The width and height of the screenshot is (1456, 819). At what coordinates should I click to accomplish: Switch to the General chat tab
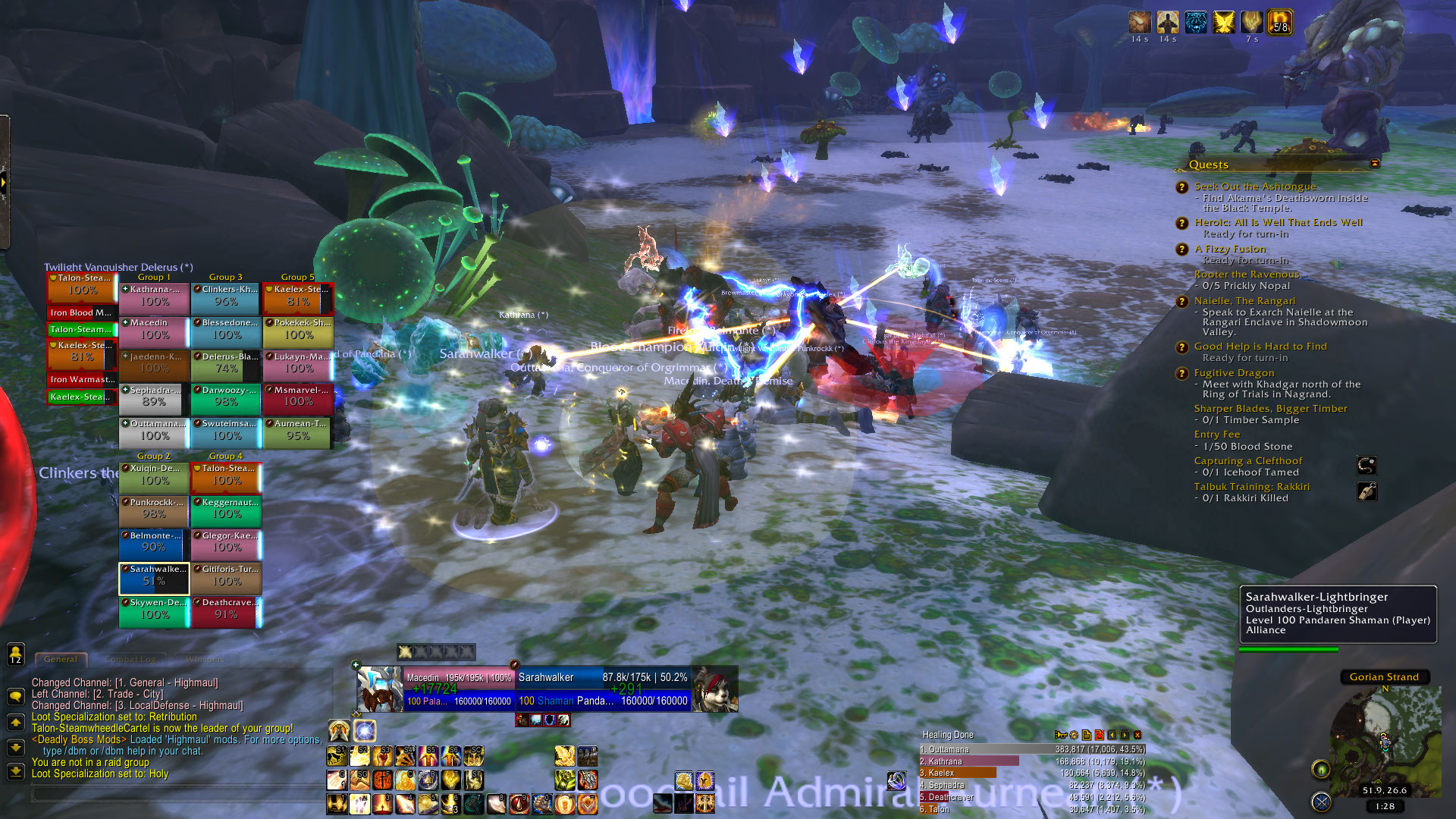[61, 660]
